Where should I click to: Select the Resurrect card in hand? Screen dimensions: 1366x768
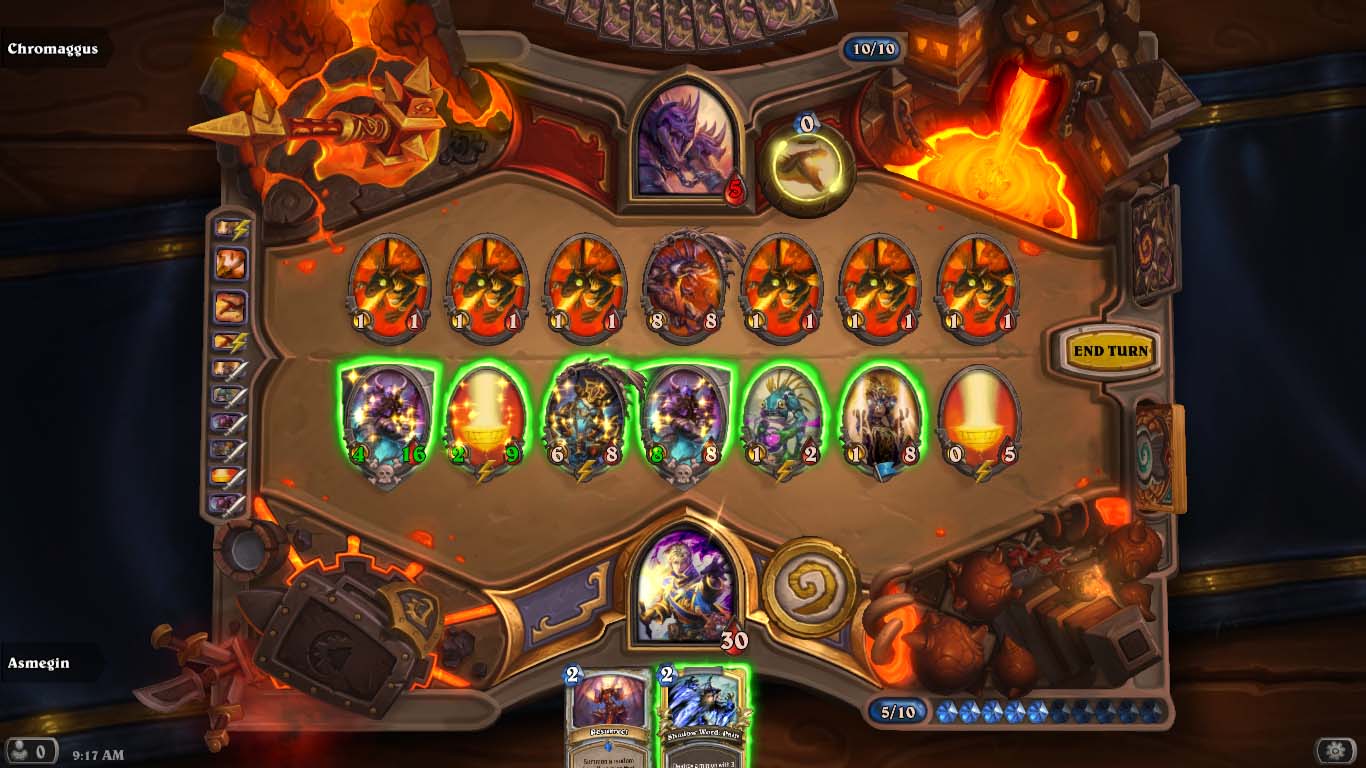coord(608,715)
